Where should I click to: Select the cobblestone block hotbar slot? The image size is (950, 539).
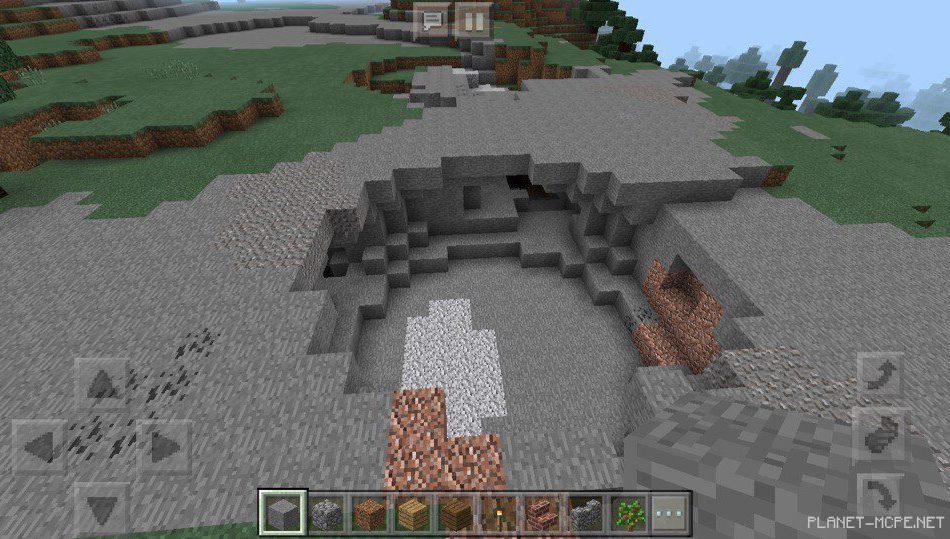[324, 513]
